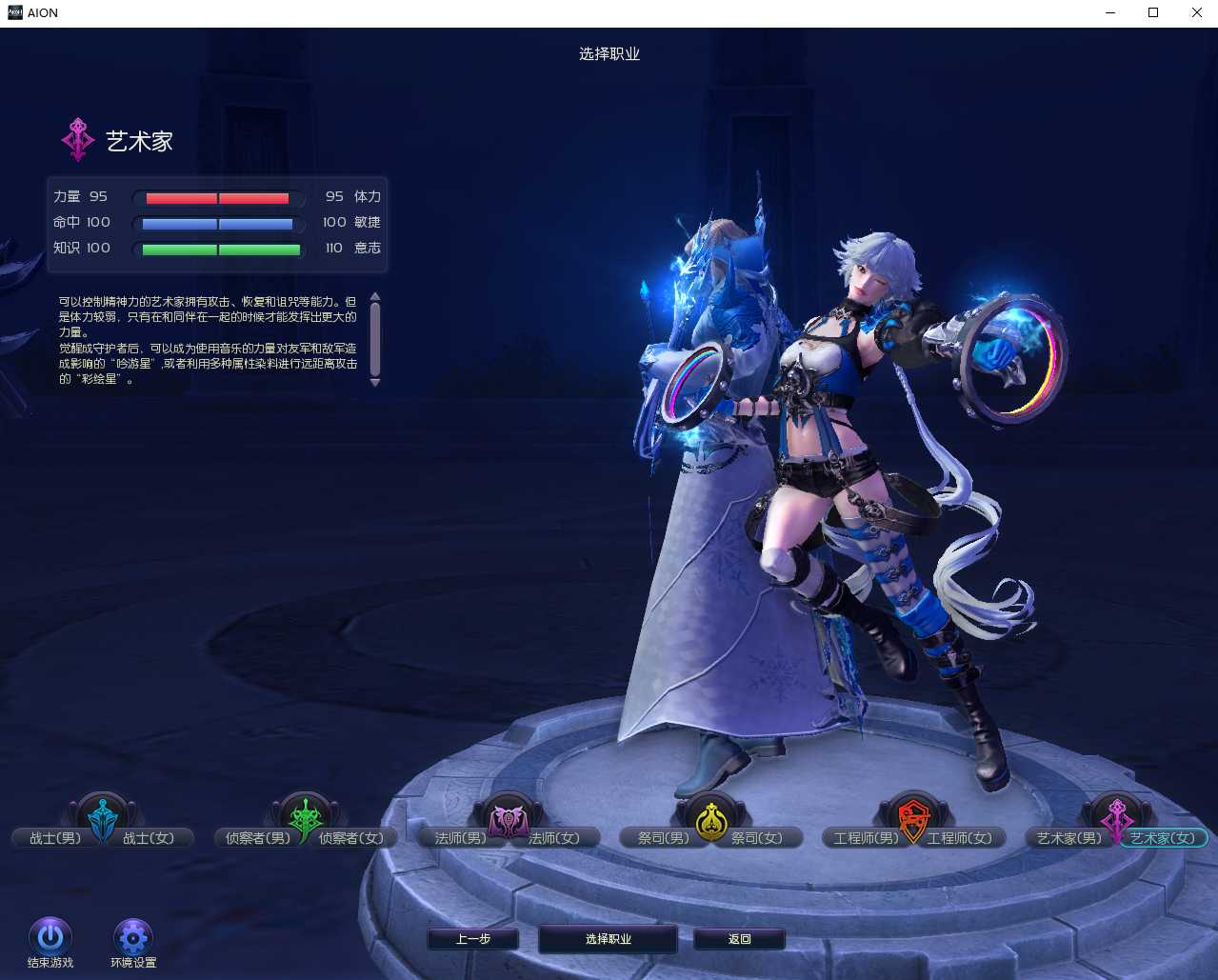This screenshot has height=980, width=1218.
Task: Choose the male Mage class 法师(男)
Action: [x=460, y=838]
